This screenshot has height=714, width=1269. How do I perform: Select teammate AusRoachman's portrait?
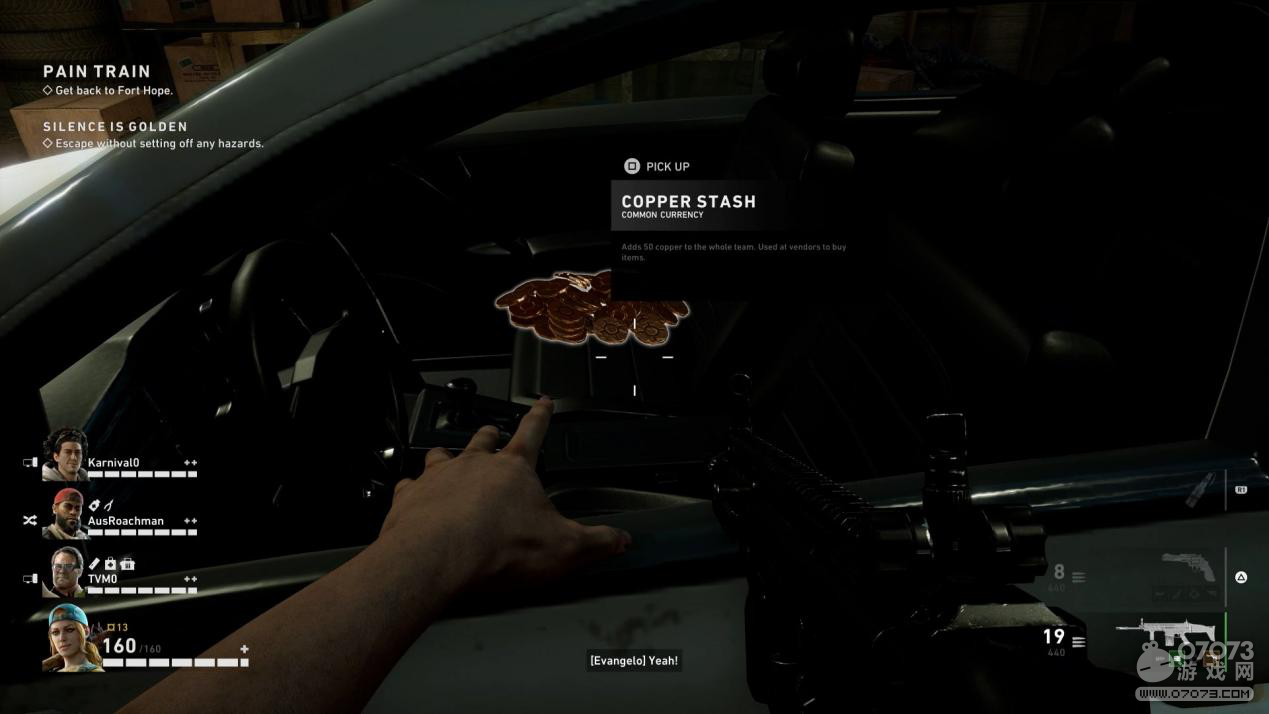click(x=66, y=513)
